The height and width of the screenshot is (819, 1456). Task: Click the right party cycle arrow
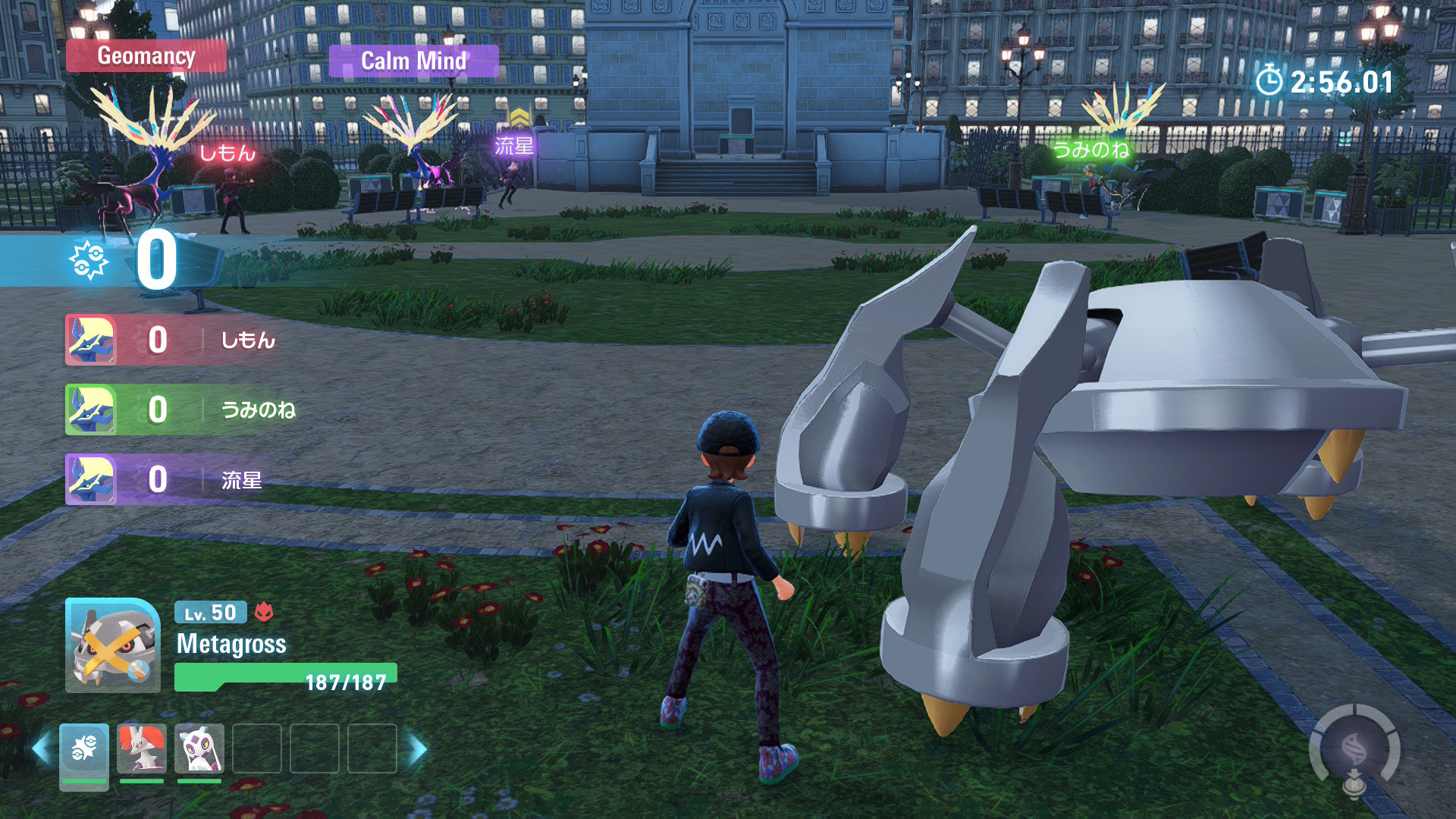[x=418, y=749]
